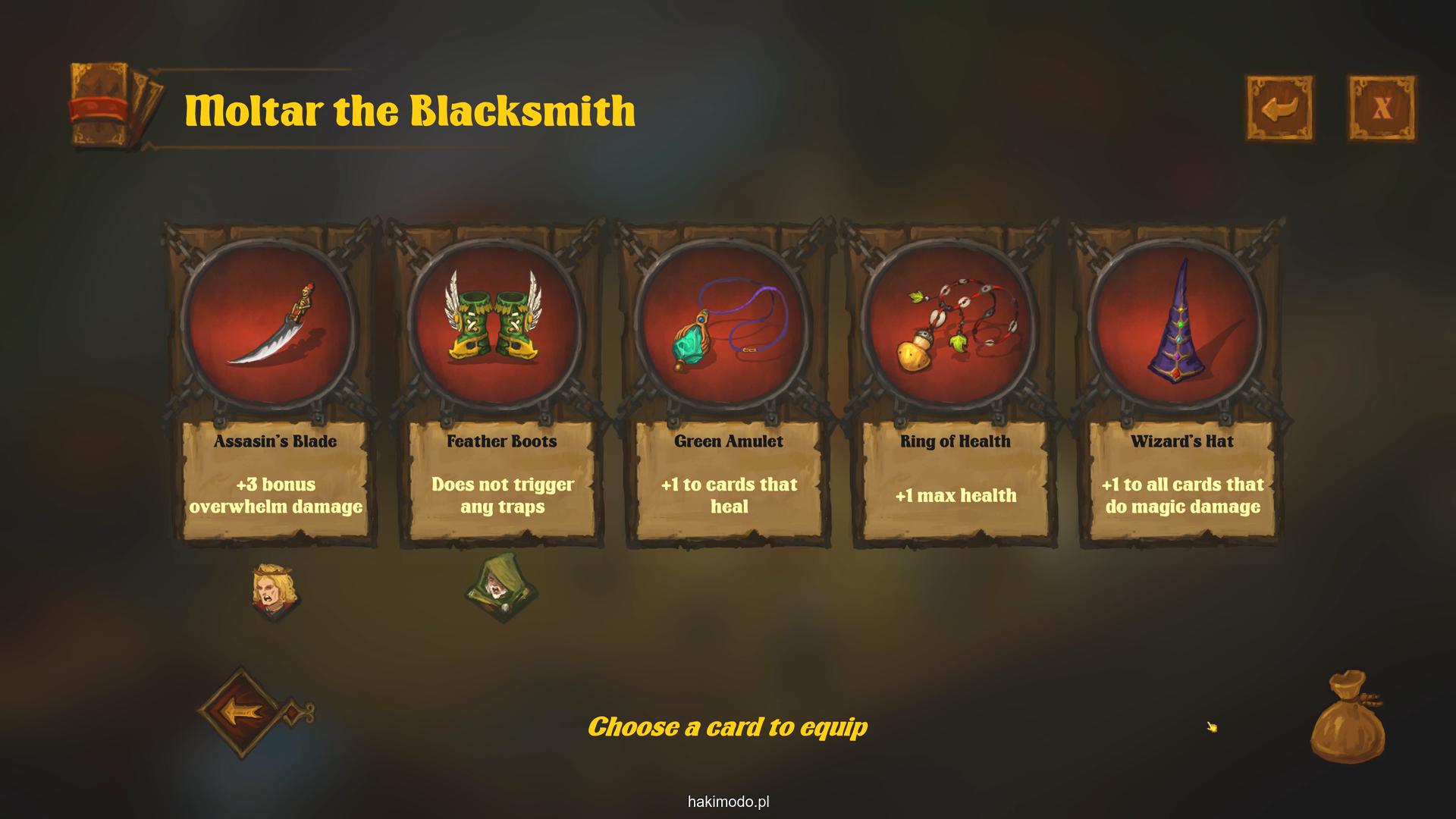Viewport: 1456px width, 819px height.
Task: Close the blacksmith screen with X
Action: [1381, 108]
